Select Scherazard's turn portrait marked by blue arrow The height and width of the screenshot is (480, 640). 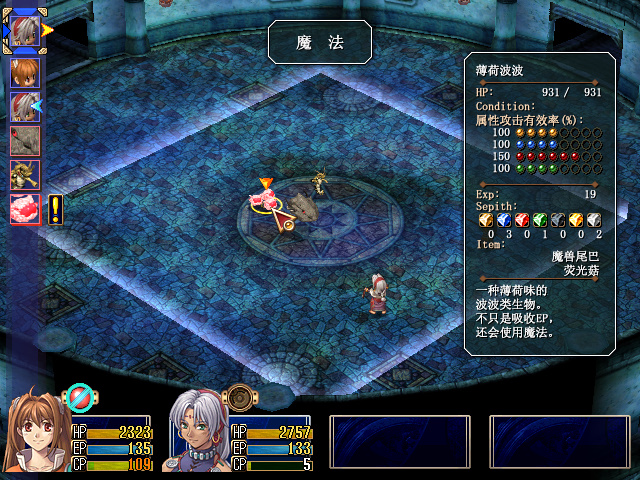[24, 106]
